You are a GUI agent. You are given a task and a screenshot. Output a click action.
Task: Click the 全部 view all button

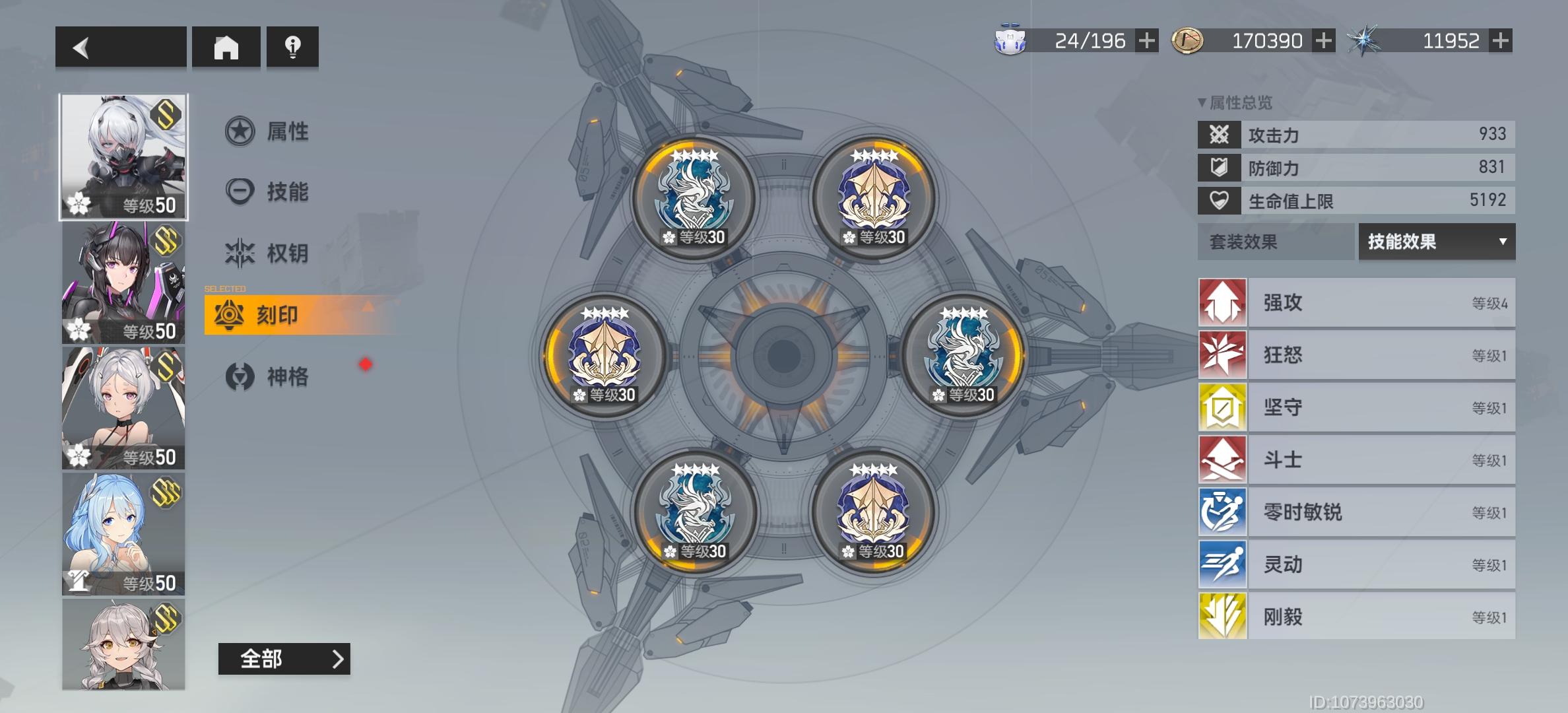pyautogui.click(x=285, y=659)
